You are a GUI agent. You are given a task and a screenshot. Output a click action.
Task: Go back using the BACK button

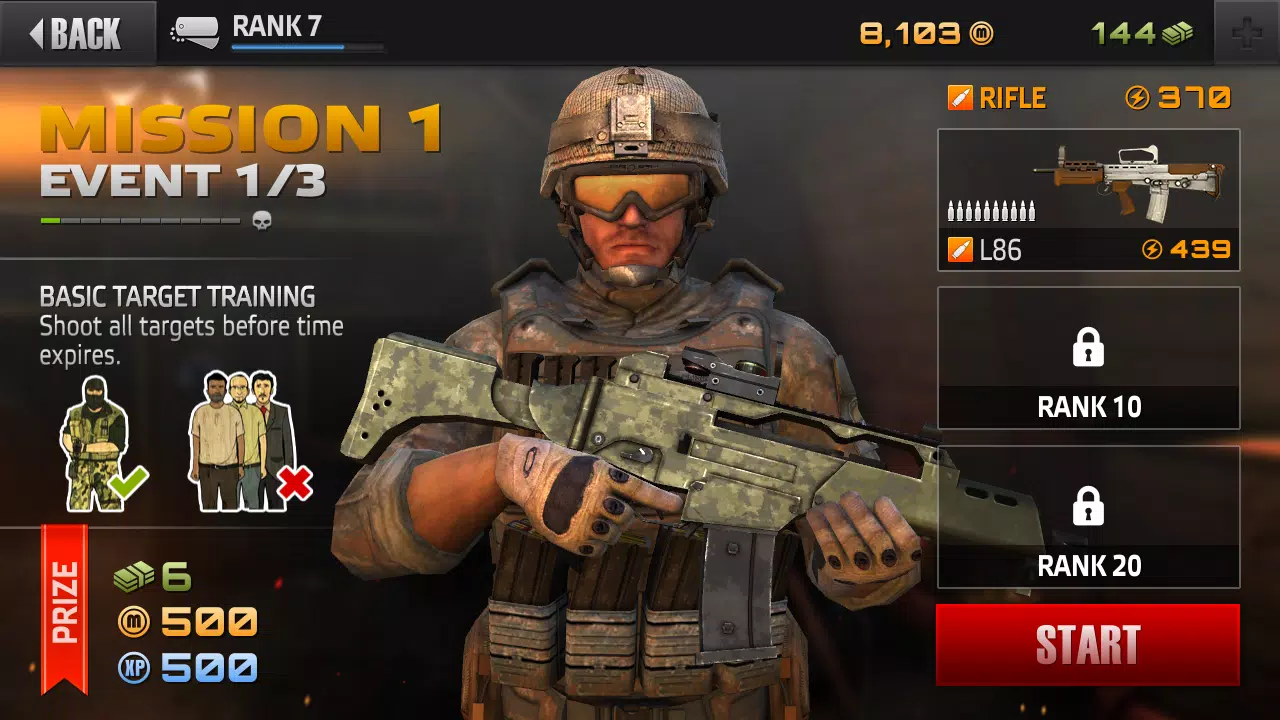point(75,32)
